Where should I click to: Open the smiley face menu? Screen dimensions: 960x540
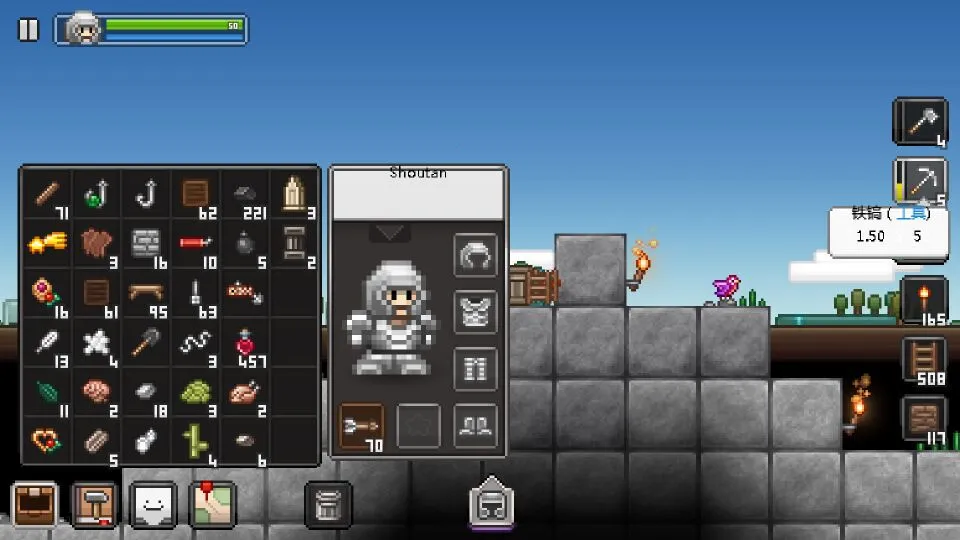pyautogui.click(x=153, y=504)
